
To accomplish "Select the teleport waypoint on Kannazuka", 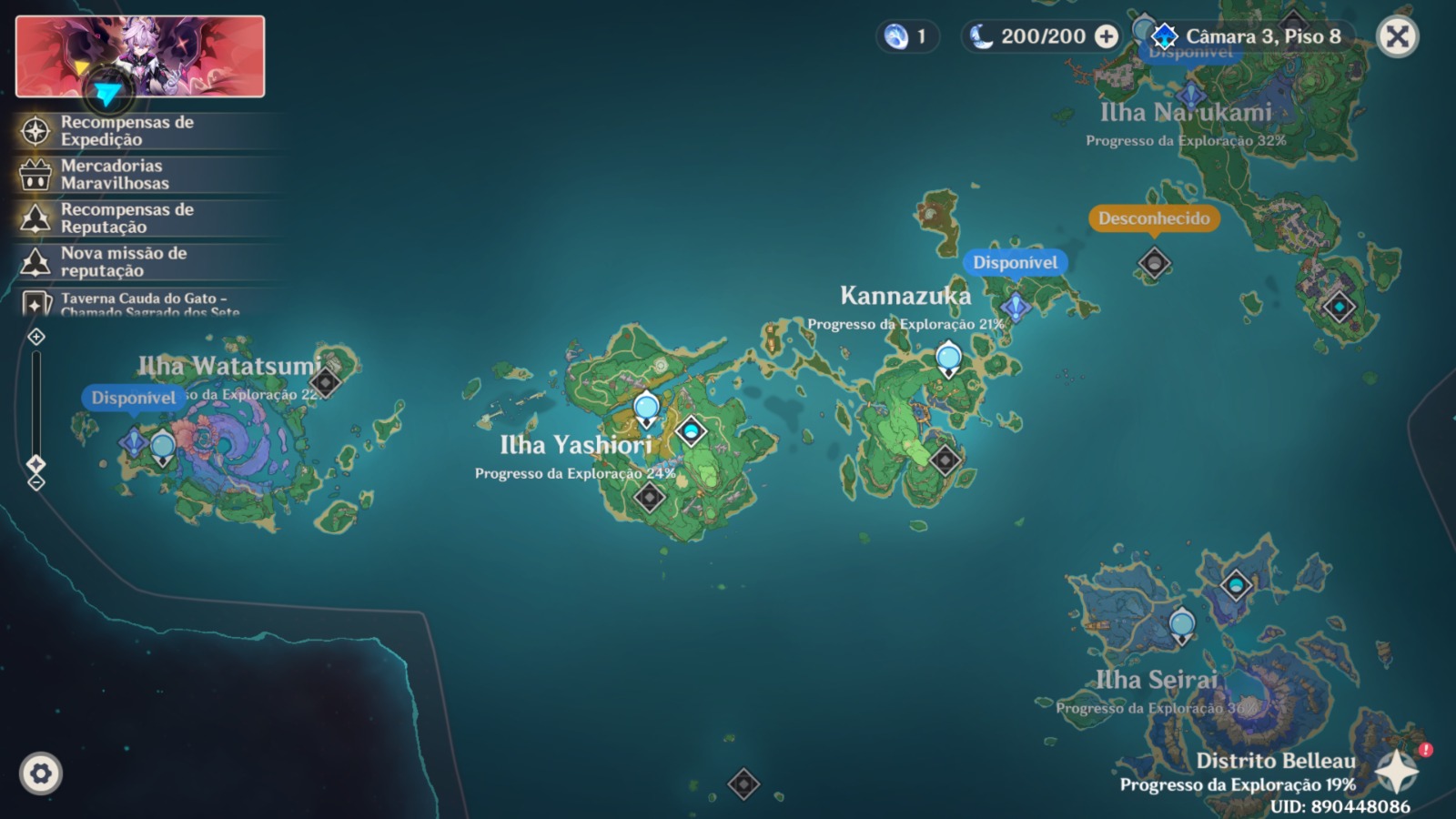I will [948, 359].
